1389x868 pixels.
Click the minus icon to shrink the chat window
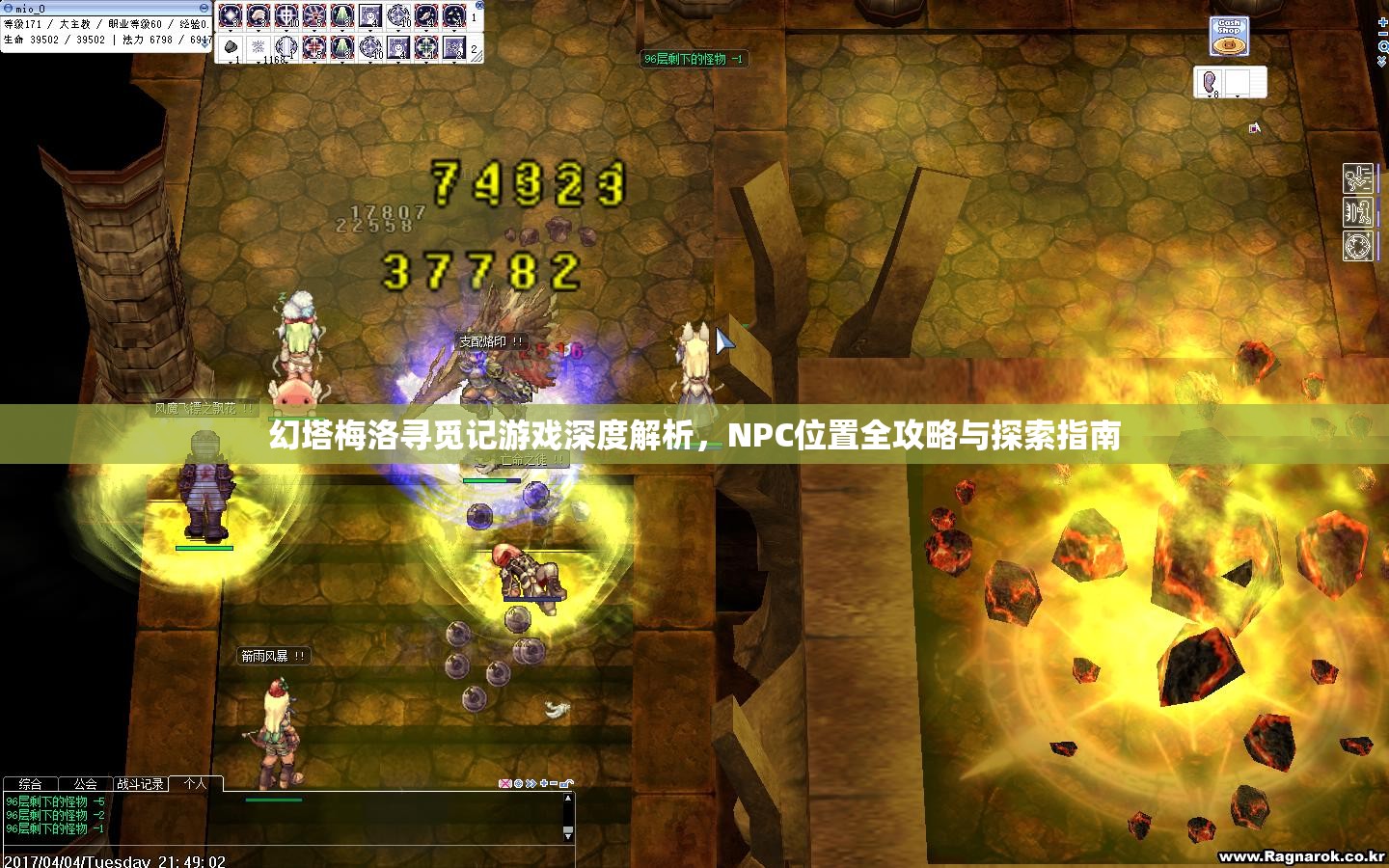click(552, 782)
